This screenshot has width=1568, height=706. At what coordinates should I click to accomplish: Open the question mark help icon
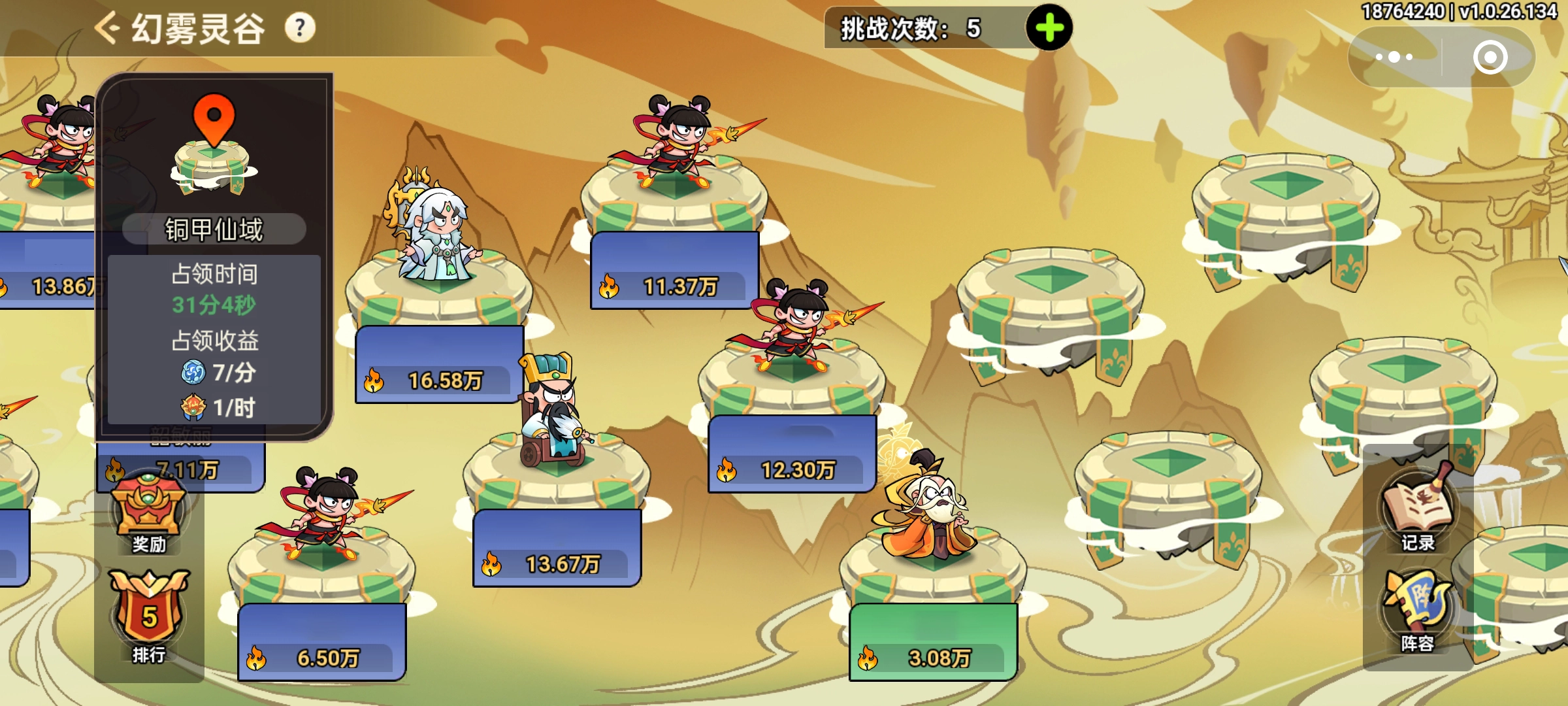coord(300,28)
